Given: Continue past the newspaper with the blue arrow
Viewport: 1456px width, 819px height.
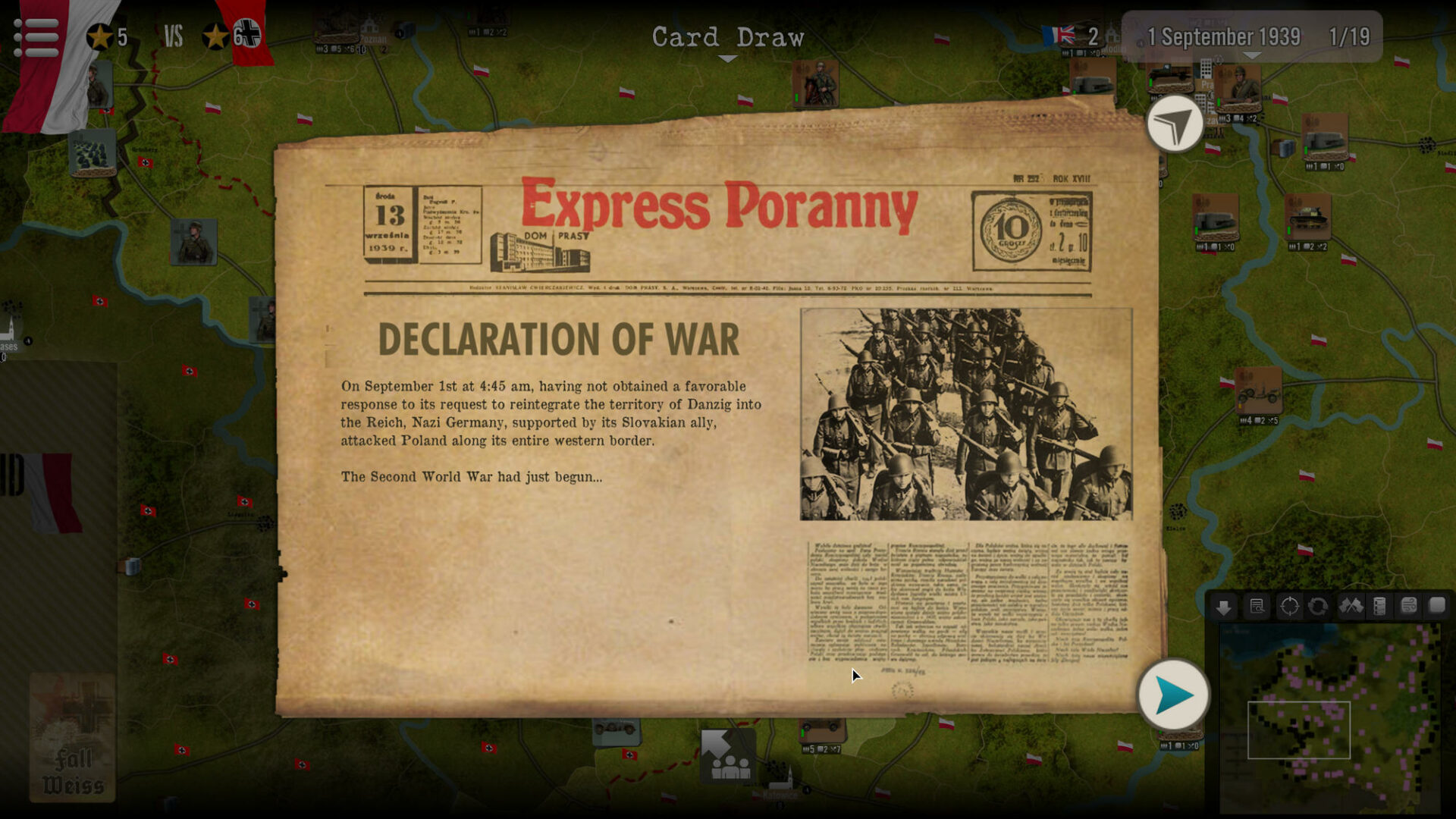Looking at the screenshot, I should click(x=1173, y=695).
